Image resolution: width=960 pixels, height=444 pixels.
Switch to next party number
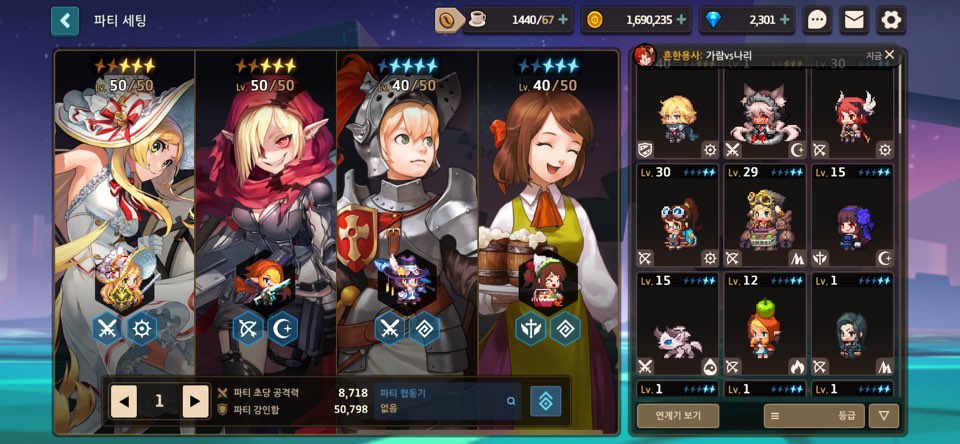point(196,401)
